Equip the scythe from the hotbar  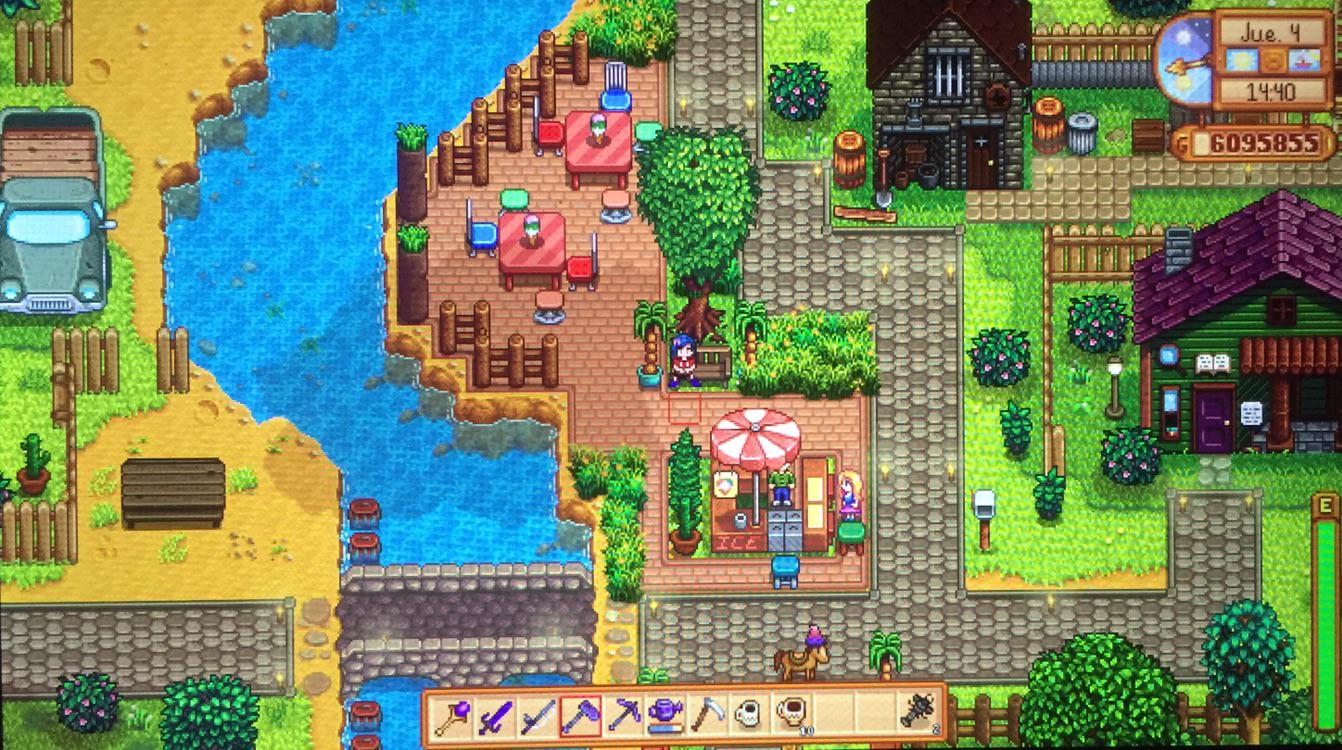coord(707,716)
